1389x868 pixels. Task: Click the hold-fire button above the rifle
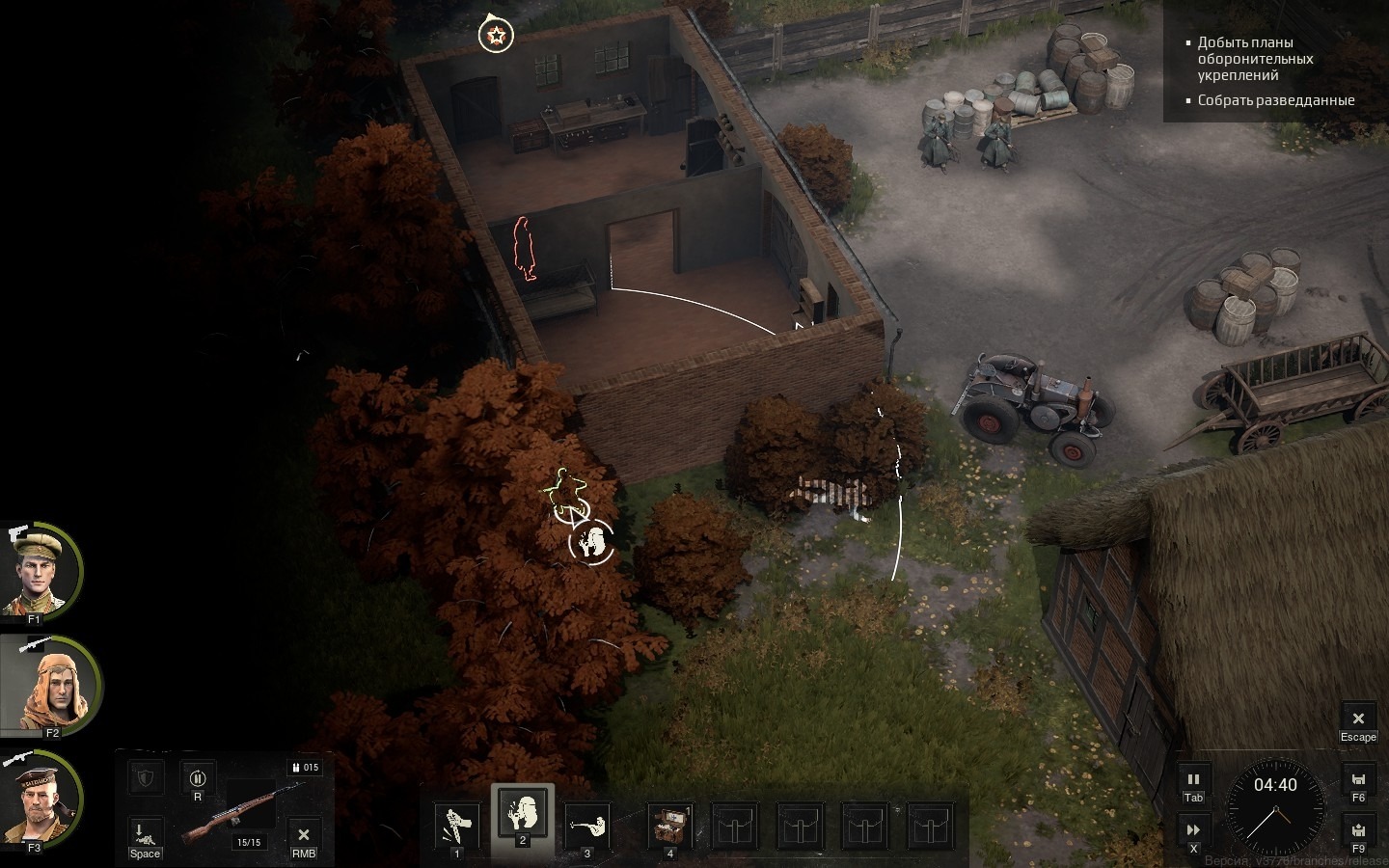coord(198,778)
